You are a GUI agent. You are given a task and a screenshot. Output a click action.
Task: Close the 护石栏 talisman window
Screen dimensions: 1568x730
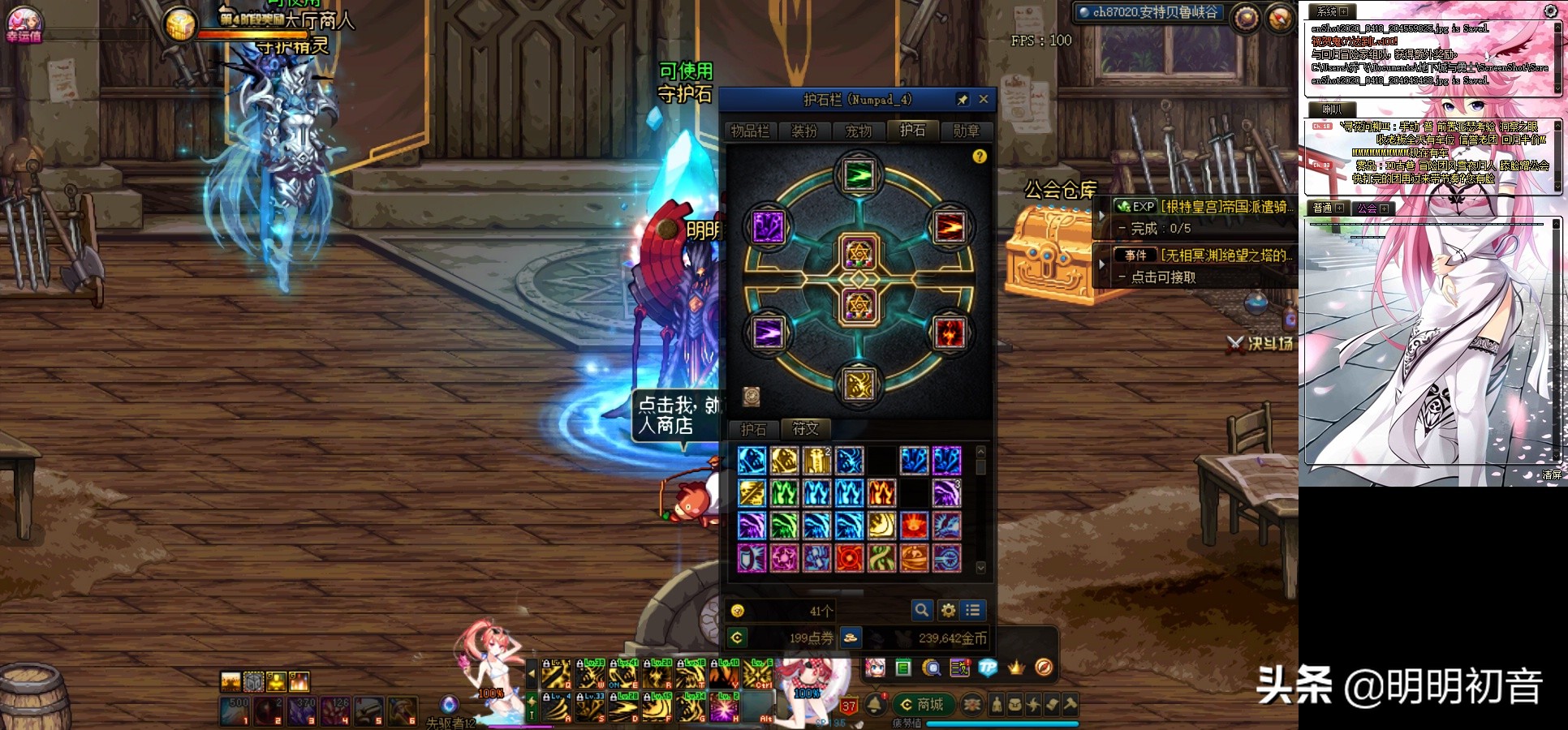pos(984,99)
